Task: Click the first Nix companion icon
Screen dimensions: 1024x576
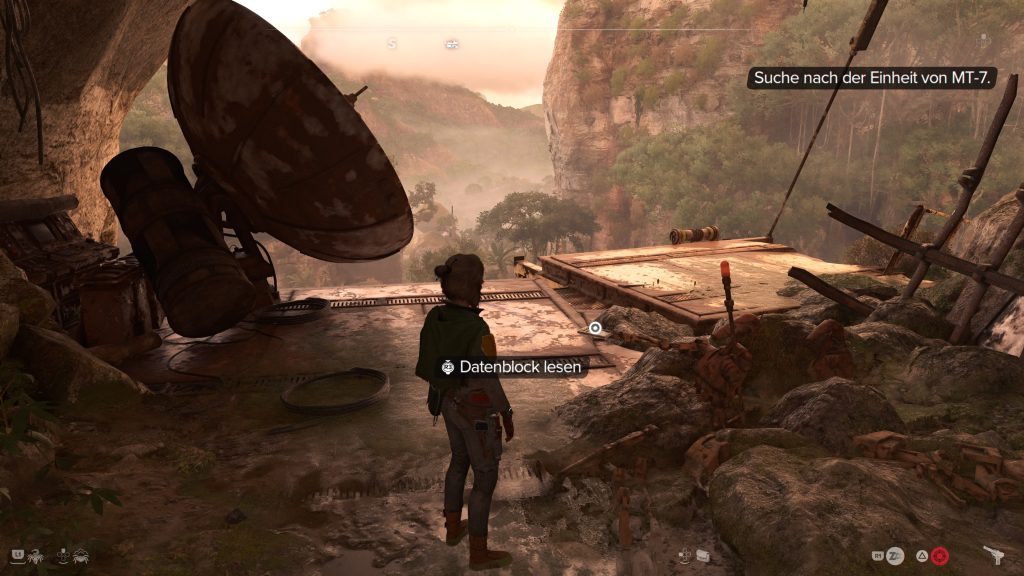Action: tap(37, 554)
